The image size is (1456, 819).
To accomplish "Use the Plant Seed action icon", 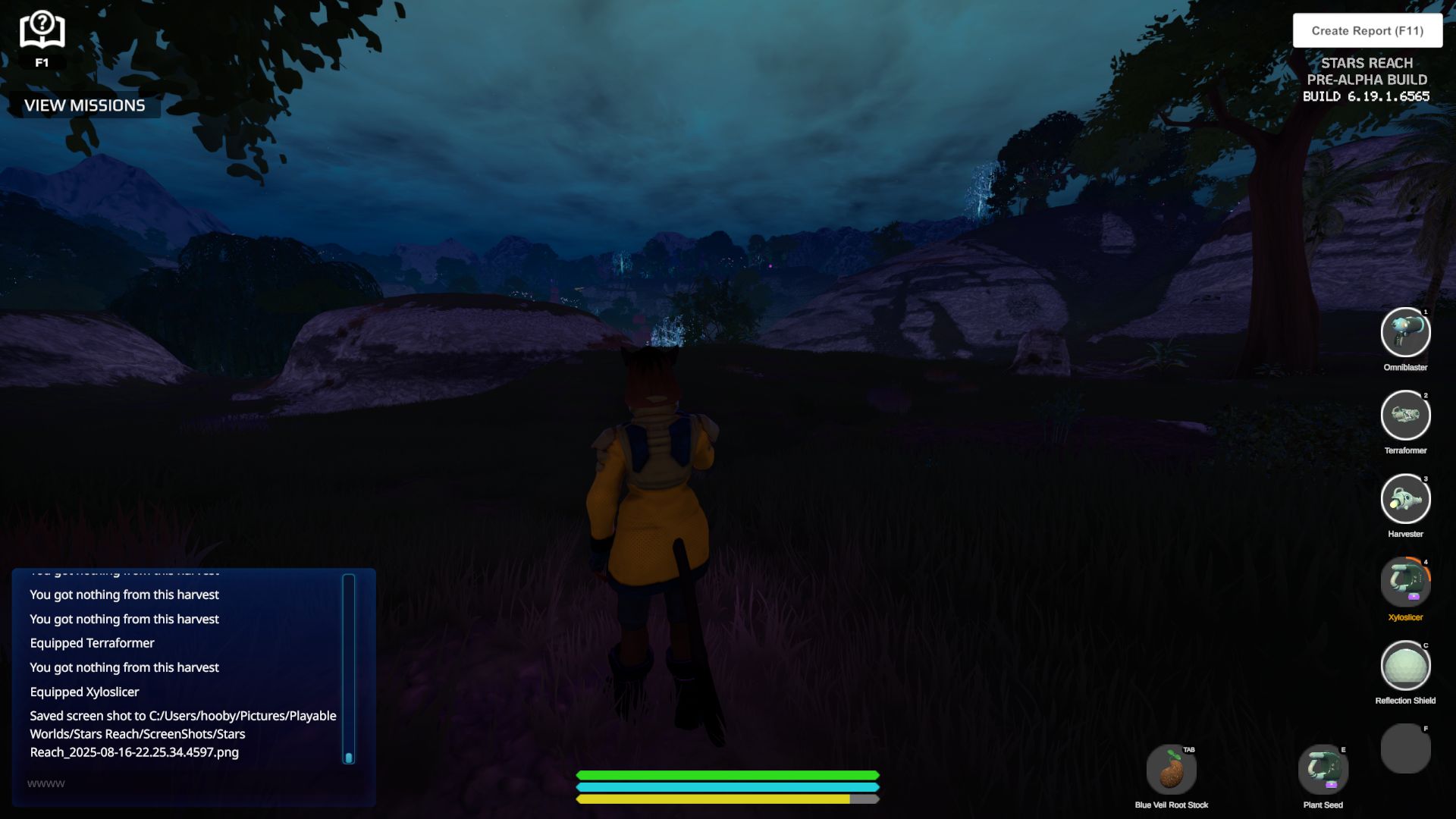I will [1323, 770].
